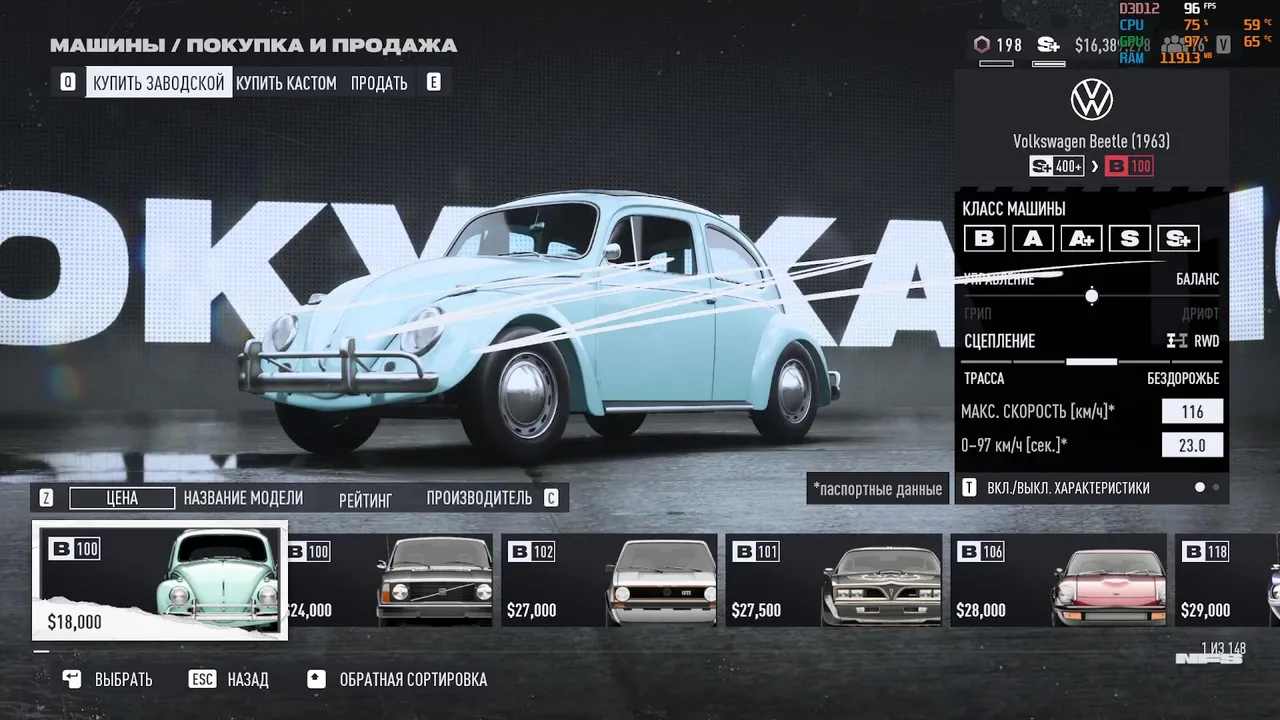The height and width of the screenshot is (720, 1280).
Task: Choose the $28,000 car card
Action: (x=1058, y=581)
